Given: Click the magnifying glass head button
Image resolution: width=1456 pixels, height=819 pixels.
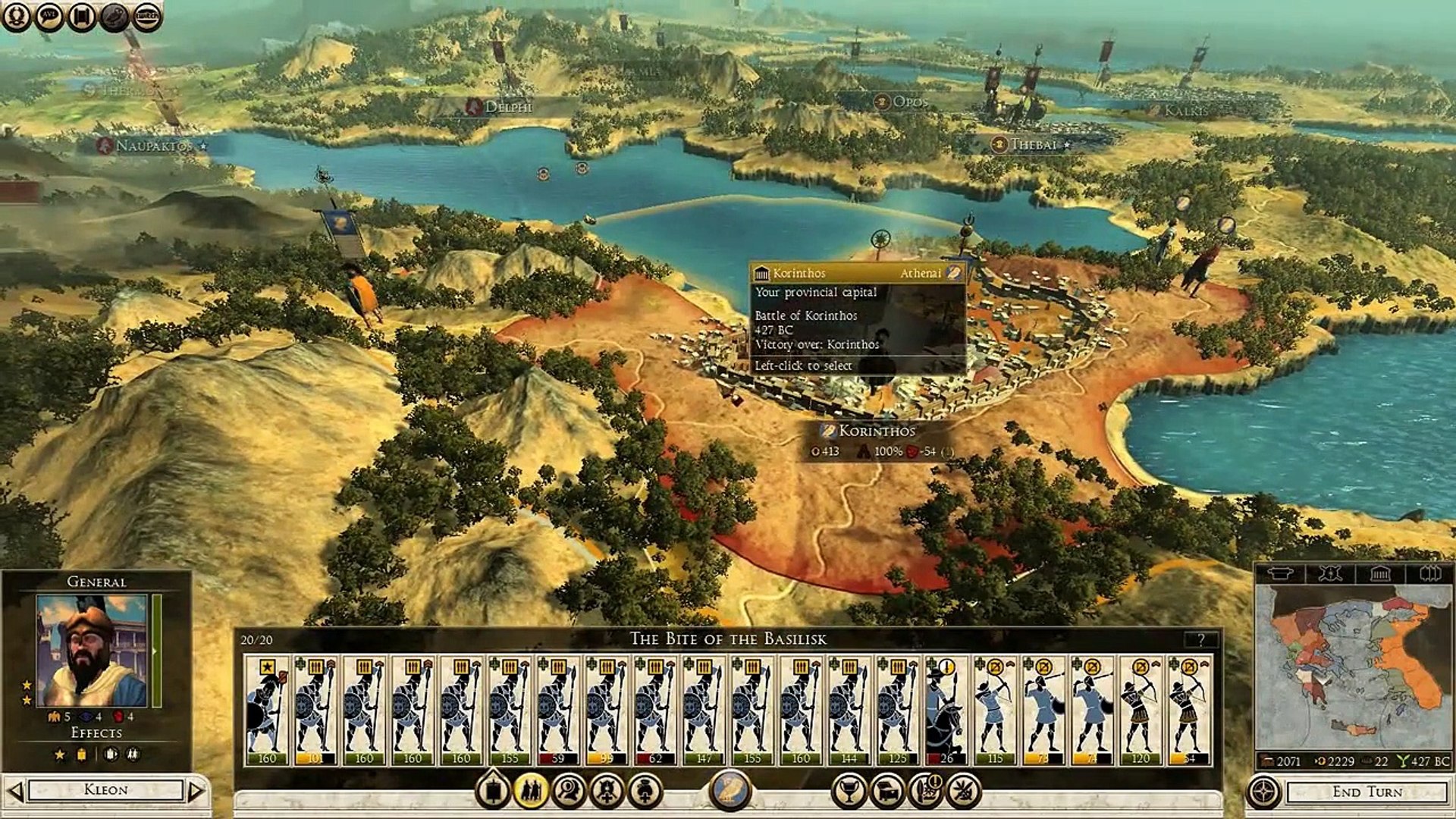Looking at the screenshot, I should (x=569, y=791).
